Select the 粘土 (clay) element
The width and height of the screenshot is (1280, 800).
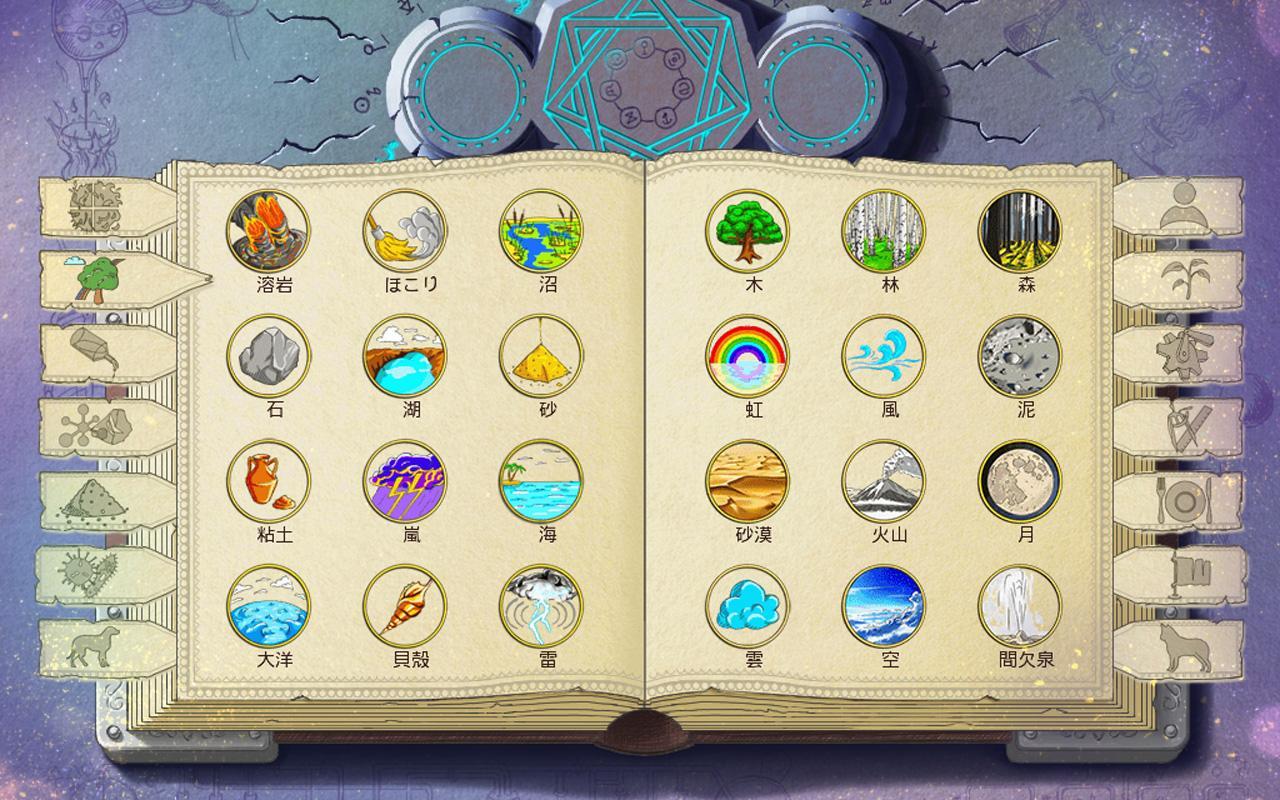(x=269, y=487)
